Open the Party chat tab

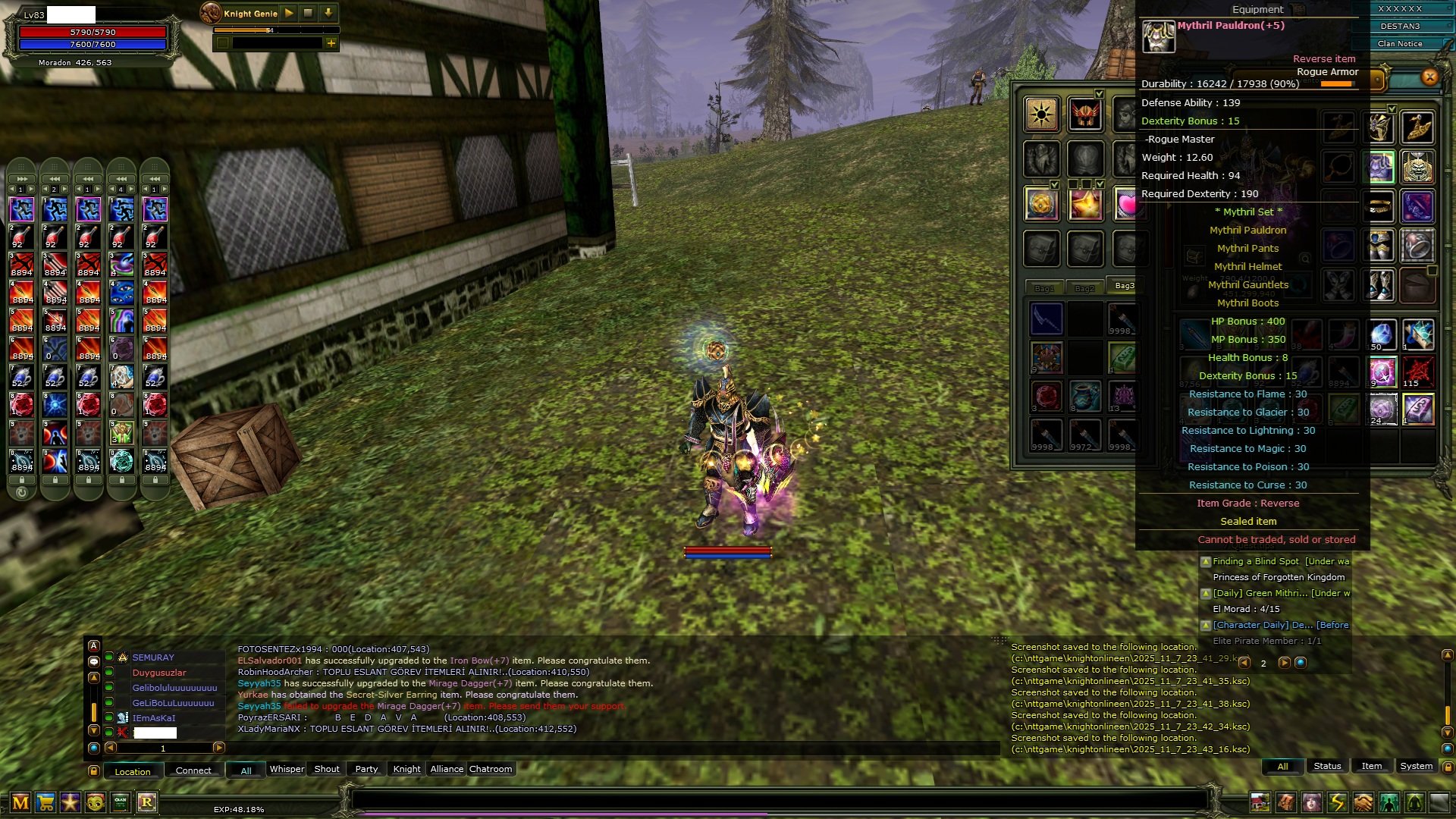click(x=366, y=769)
